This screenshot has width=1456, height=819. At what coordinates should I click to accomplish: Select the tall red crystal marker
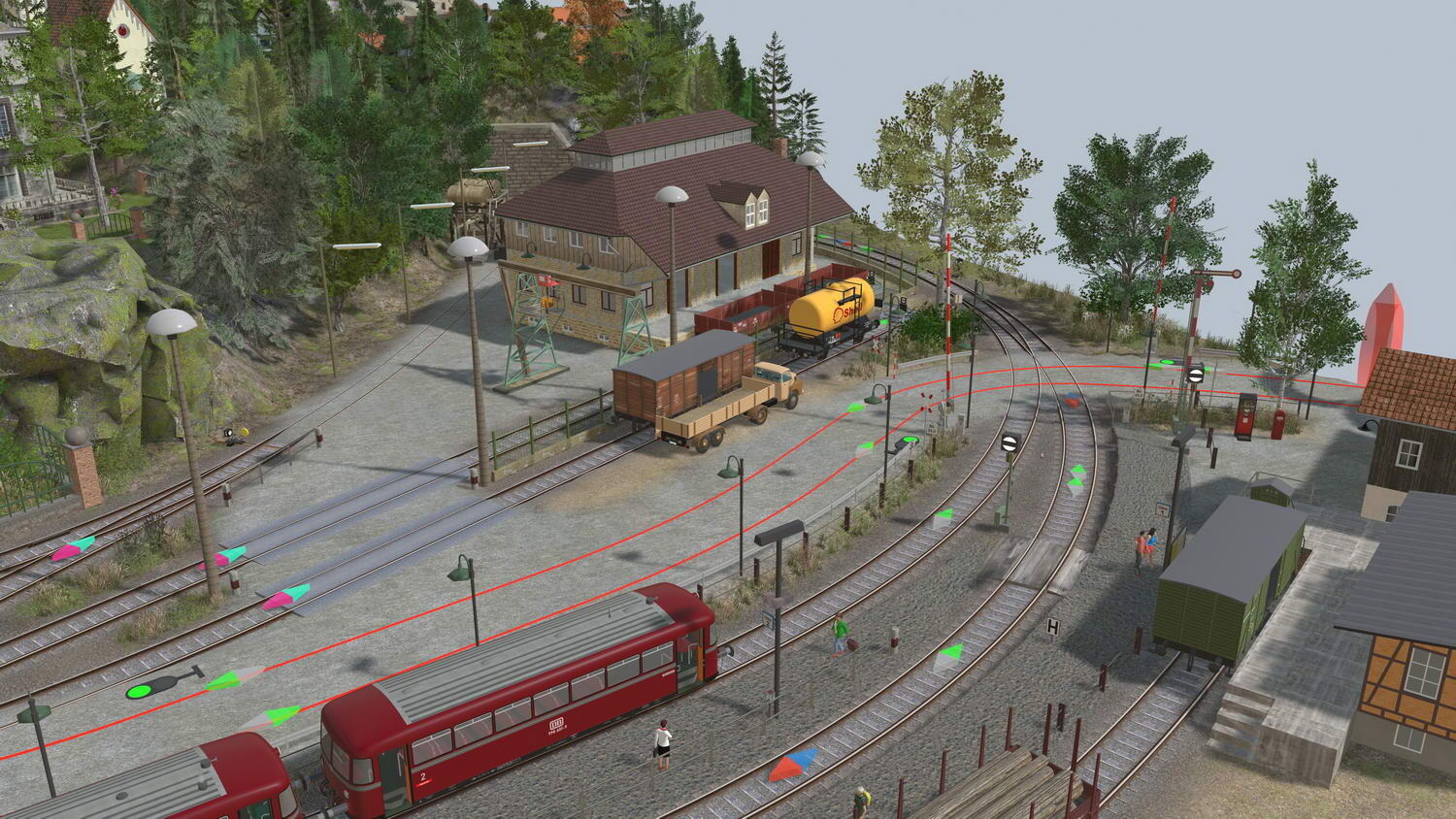click(x=1382, y=330)
